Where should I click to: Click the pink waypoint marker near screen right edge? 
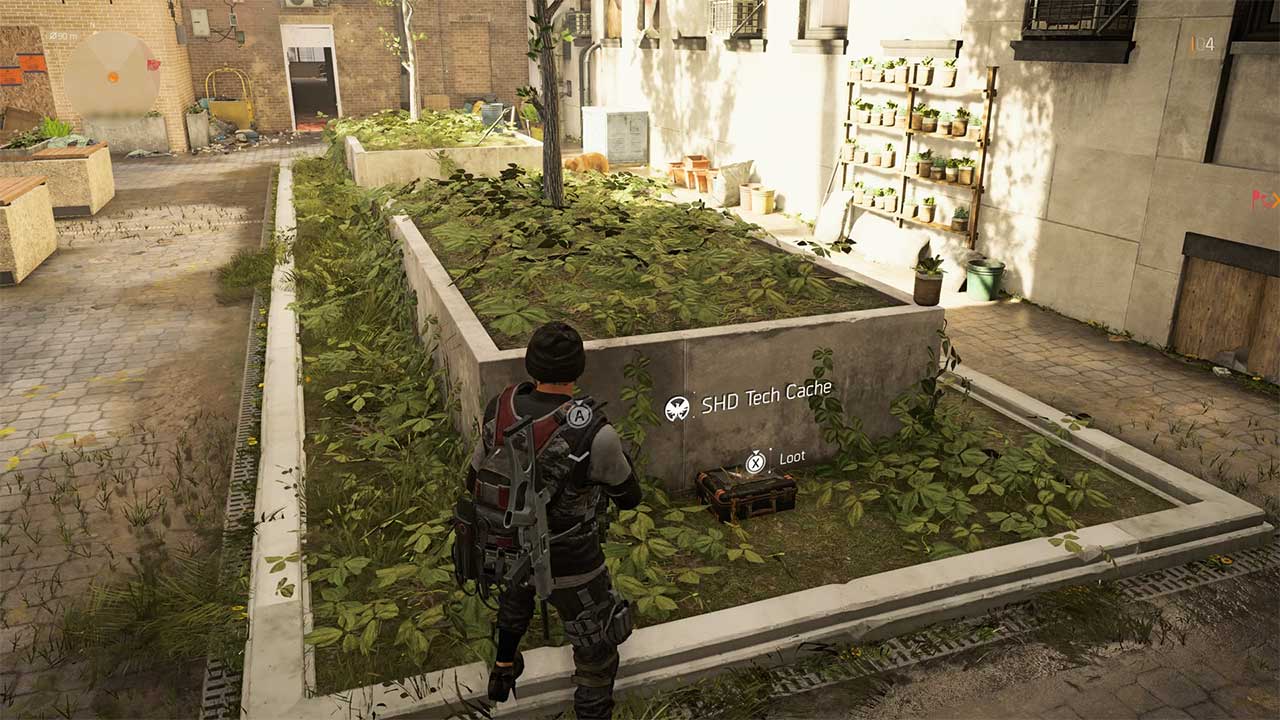1261,199
